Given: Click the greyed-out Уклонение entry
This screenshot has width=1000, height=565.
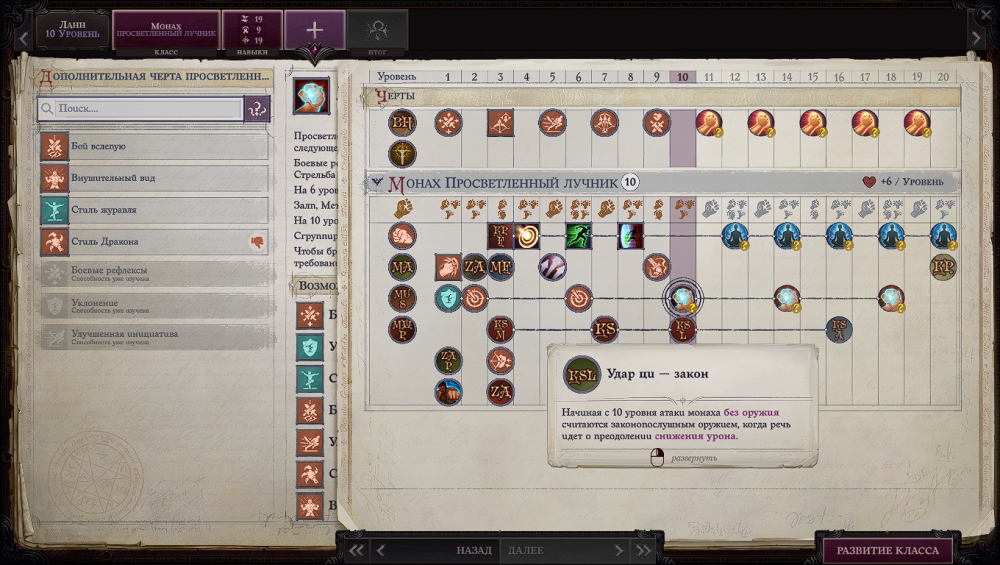Looking at the screenshot, I should pyautogui.click(x=155, y=306).
